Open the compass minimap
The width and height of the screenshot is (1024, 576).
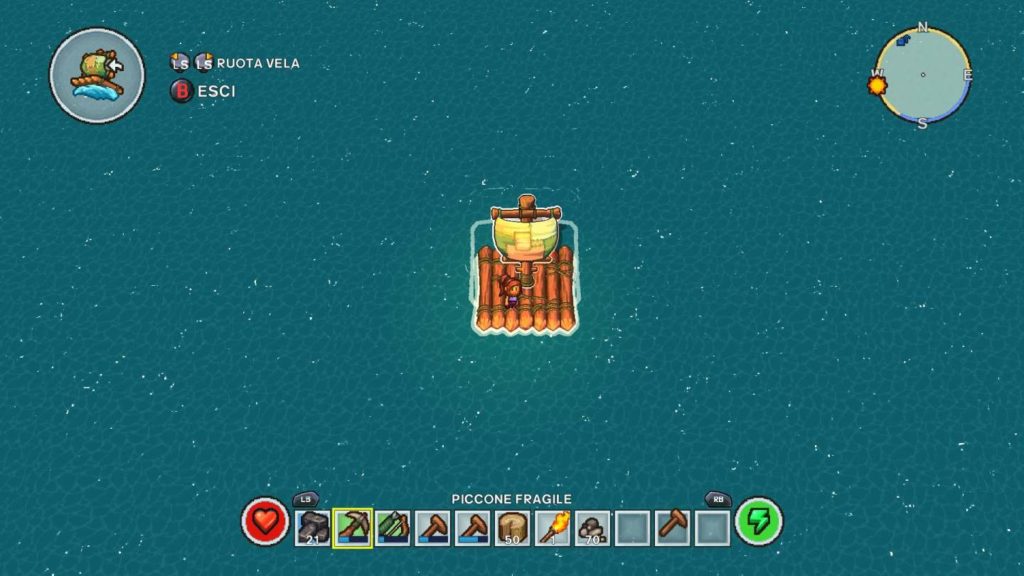[x=922, y=75]
